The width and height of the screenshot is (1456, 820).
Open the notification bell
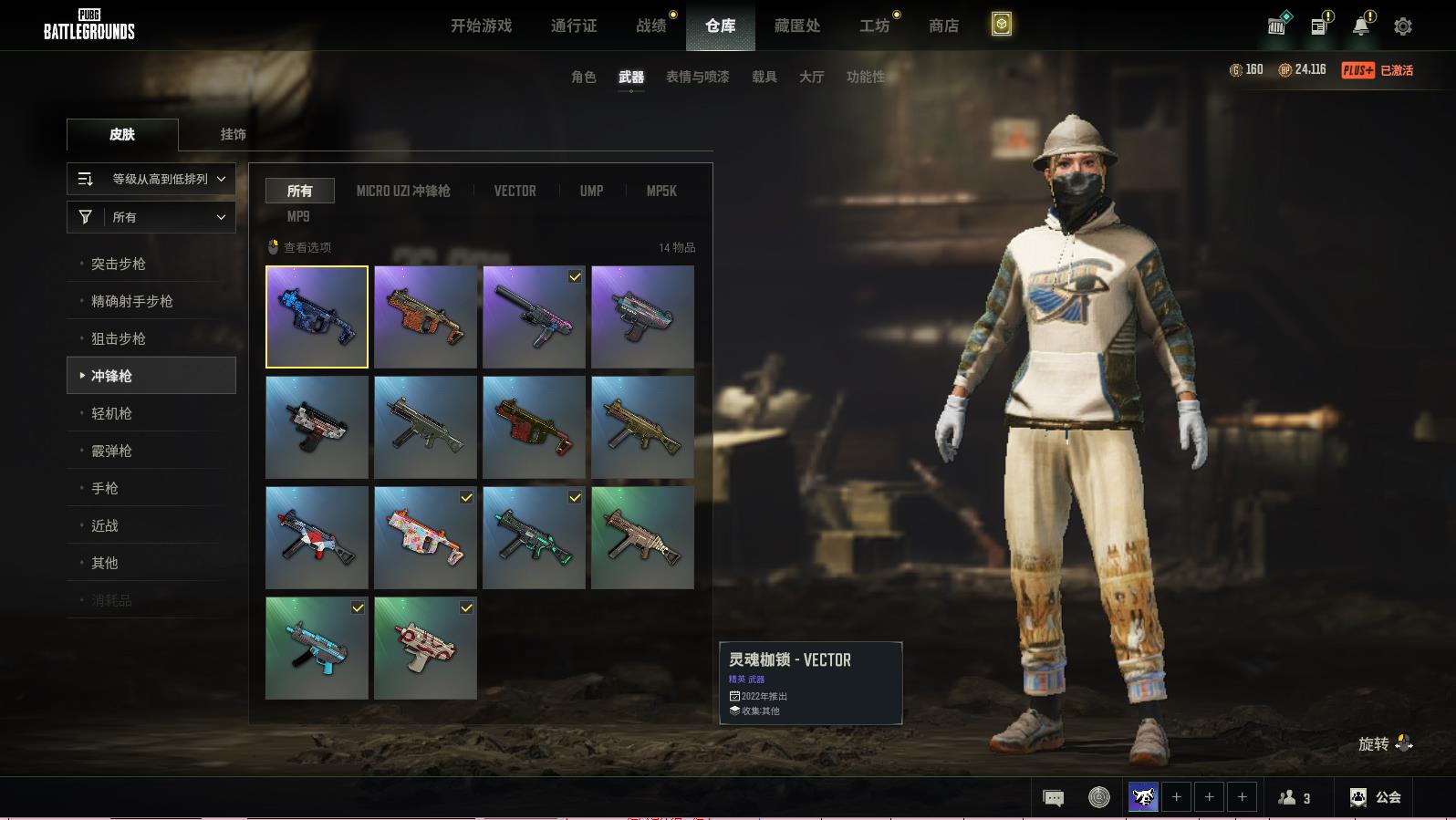1361,26
